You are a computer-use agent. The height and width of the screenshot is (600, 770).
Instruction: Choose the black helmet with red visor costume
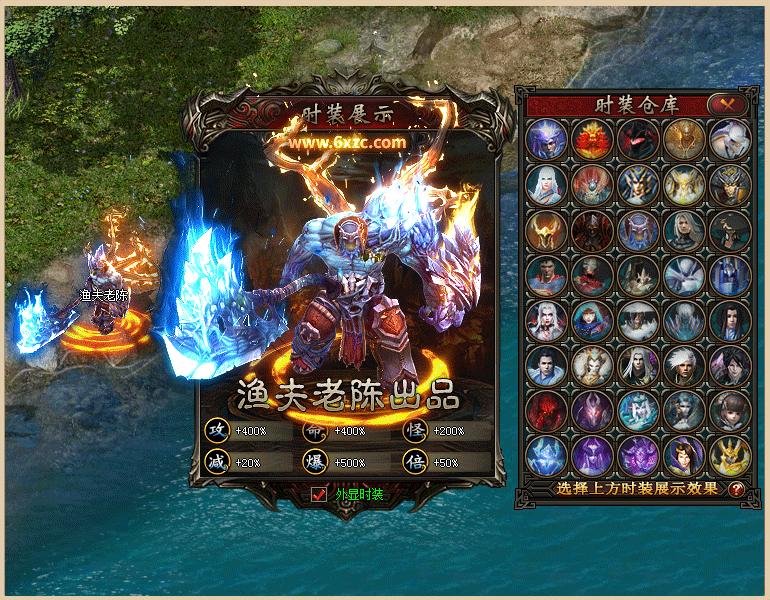(638, 140)
